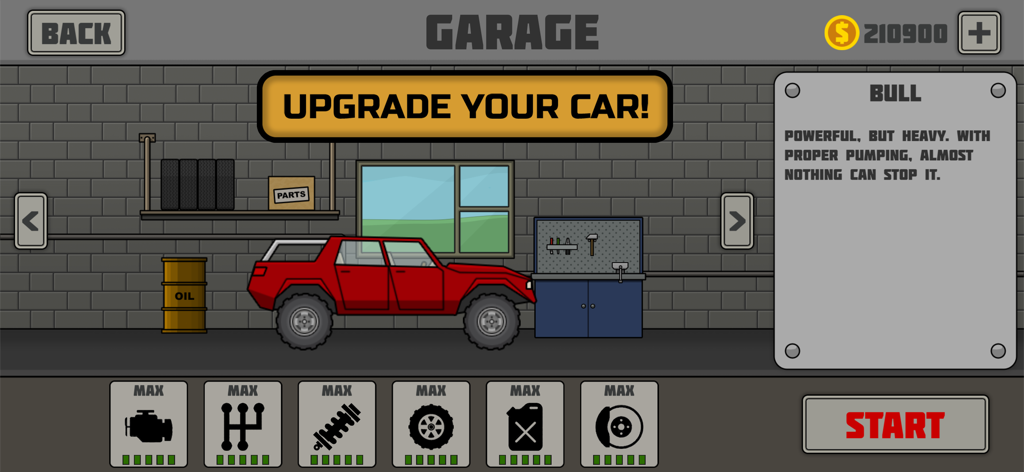The image size is (1024, 472).
Task: Pick the fuel canister upgrade
Action: pos(525,424)
